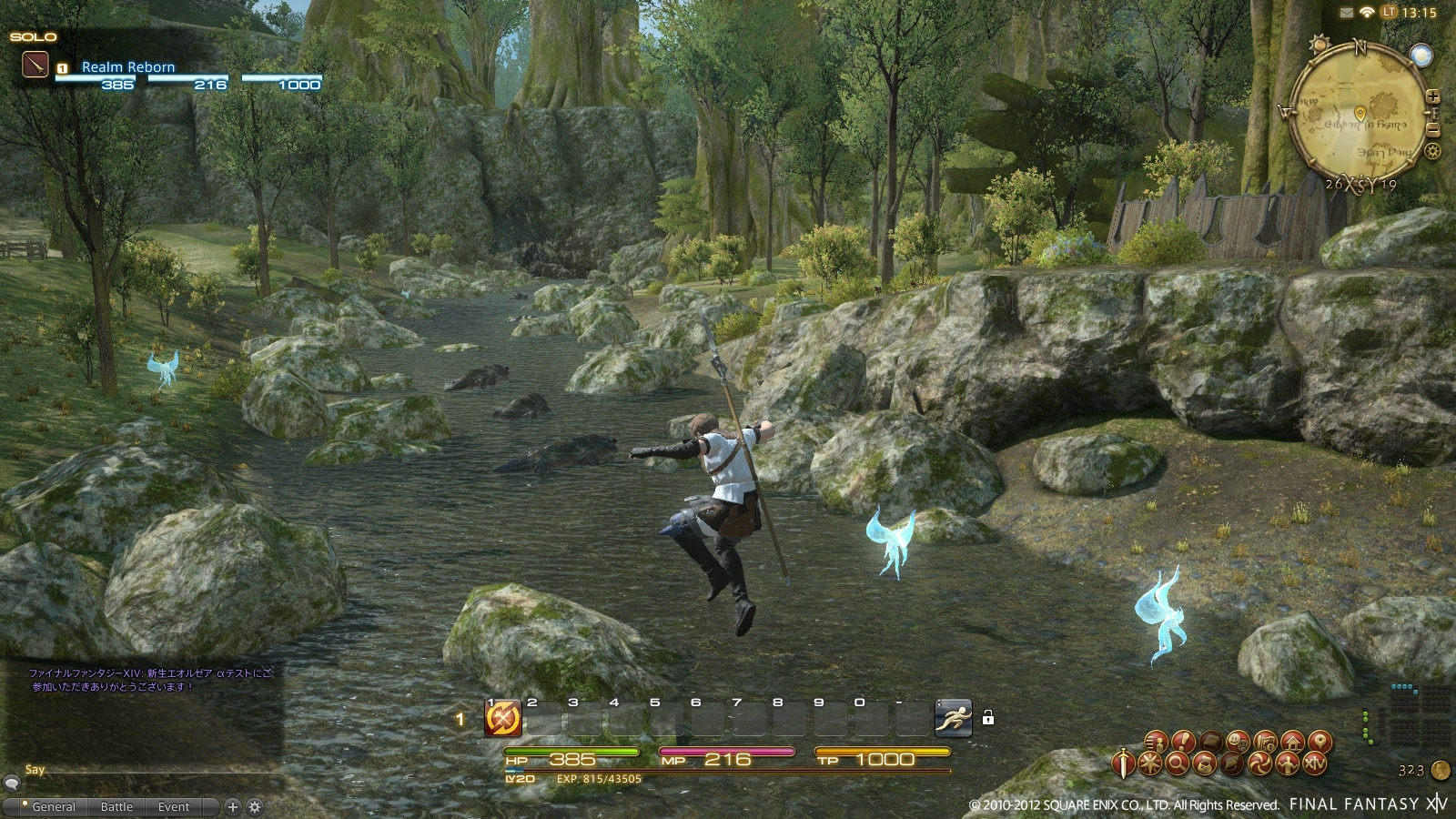Activate the first hotbar action icon
Viewport: 1456px width, 819px height.
coord(502,719)
